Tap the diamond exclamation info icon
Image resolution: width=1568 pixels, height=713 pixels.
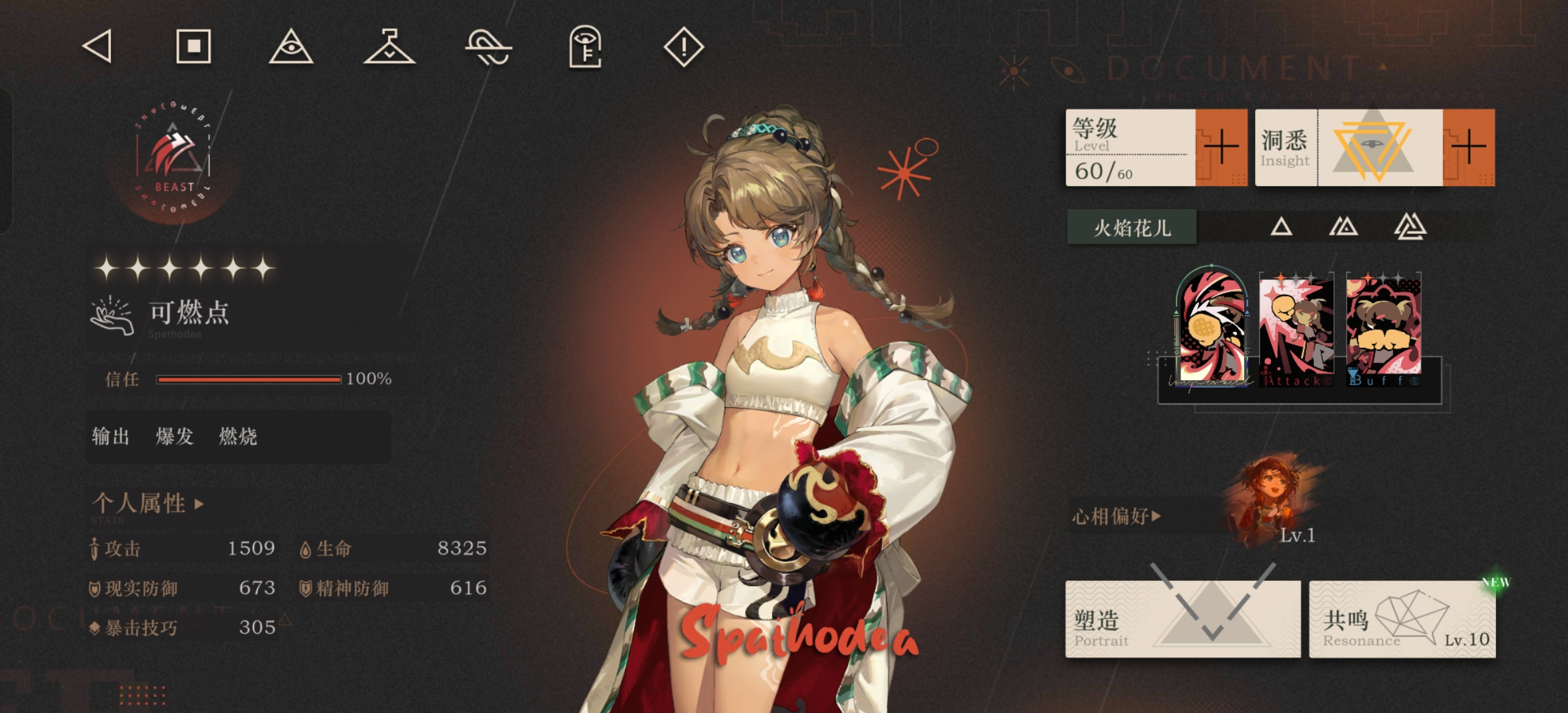tap(684, 47)
